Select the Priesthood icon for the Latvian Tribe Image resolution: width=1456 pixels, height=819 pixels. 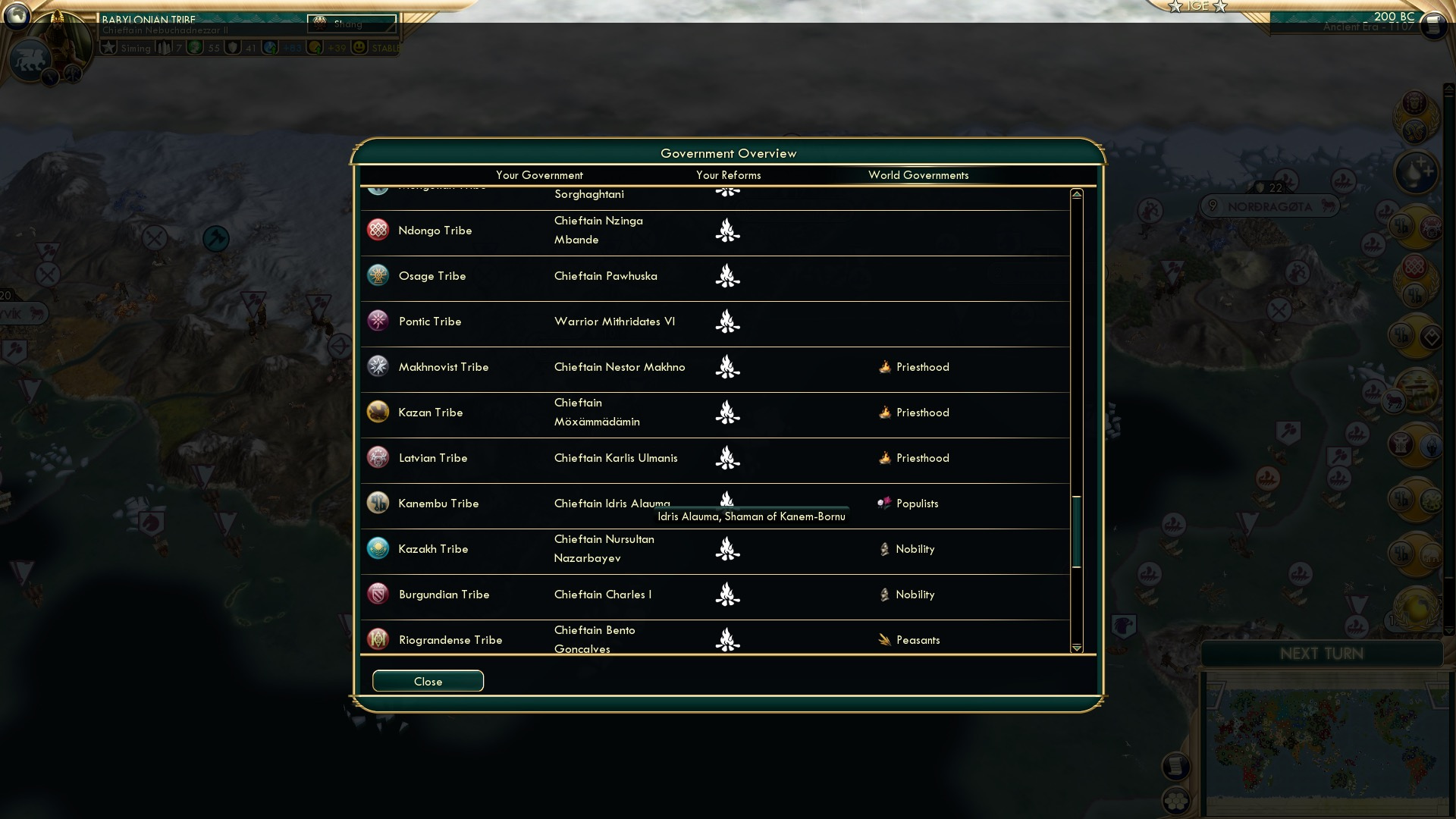[x=884, y=458]
